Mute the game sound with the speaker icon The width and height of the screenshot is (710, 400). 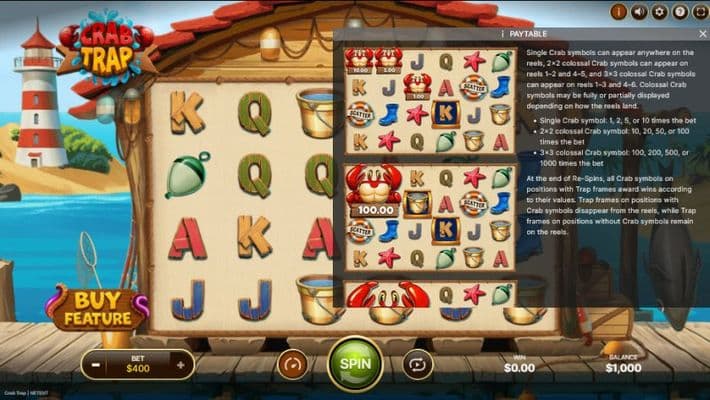coord(638,12)
